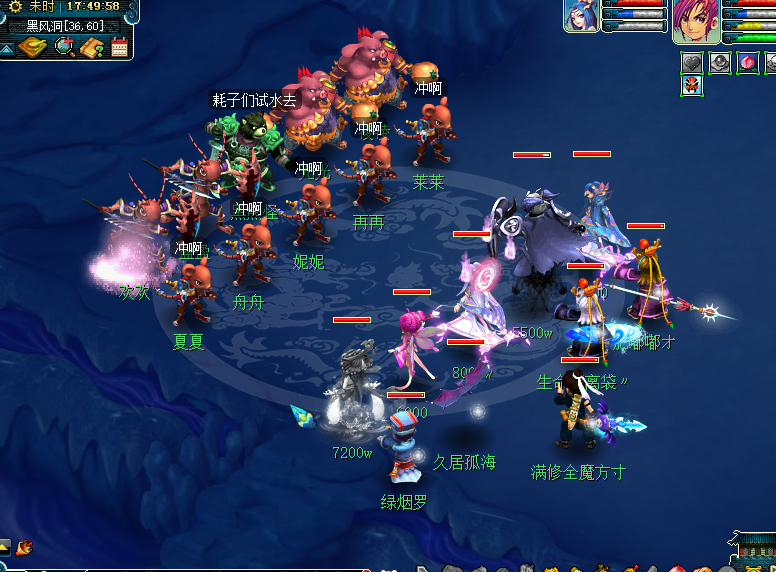Click the grey heart buff icon

pyautogui.click(x=692, y=63)
